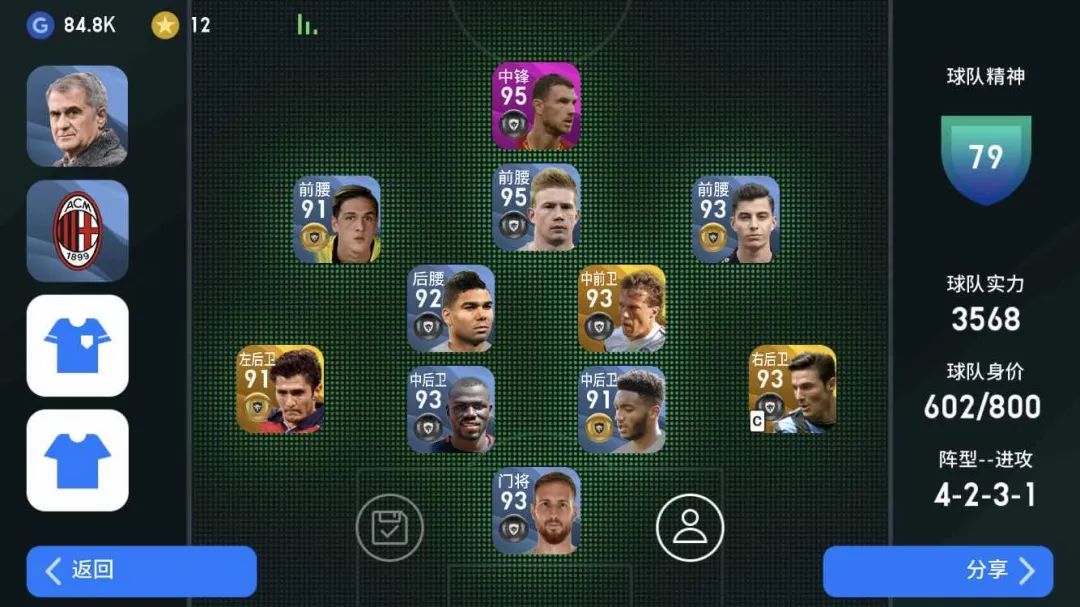The height and width of the screenshot is (607, 1080).
Task: Pick the 前腰 card rated 91
Action: 337,219
